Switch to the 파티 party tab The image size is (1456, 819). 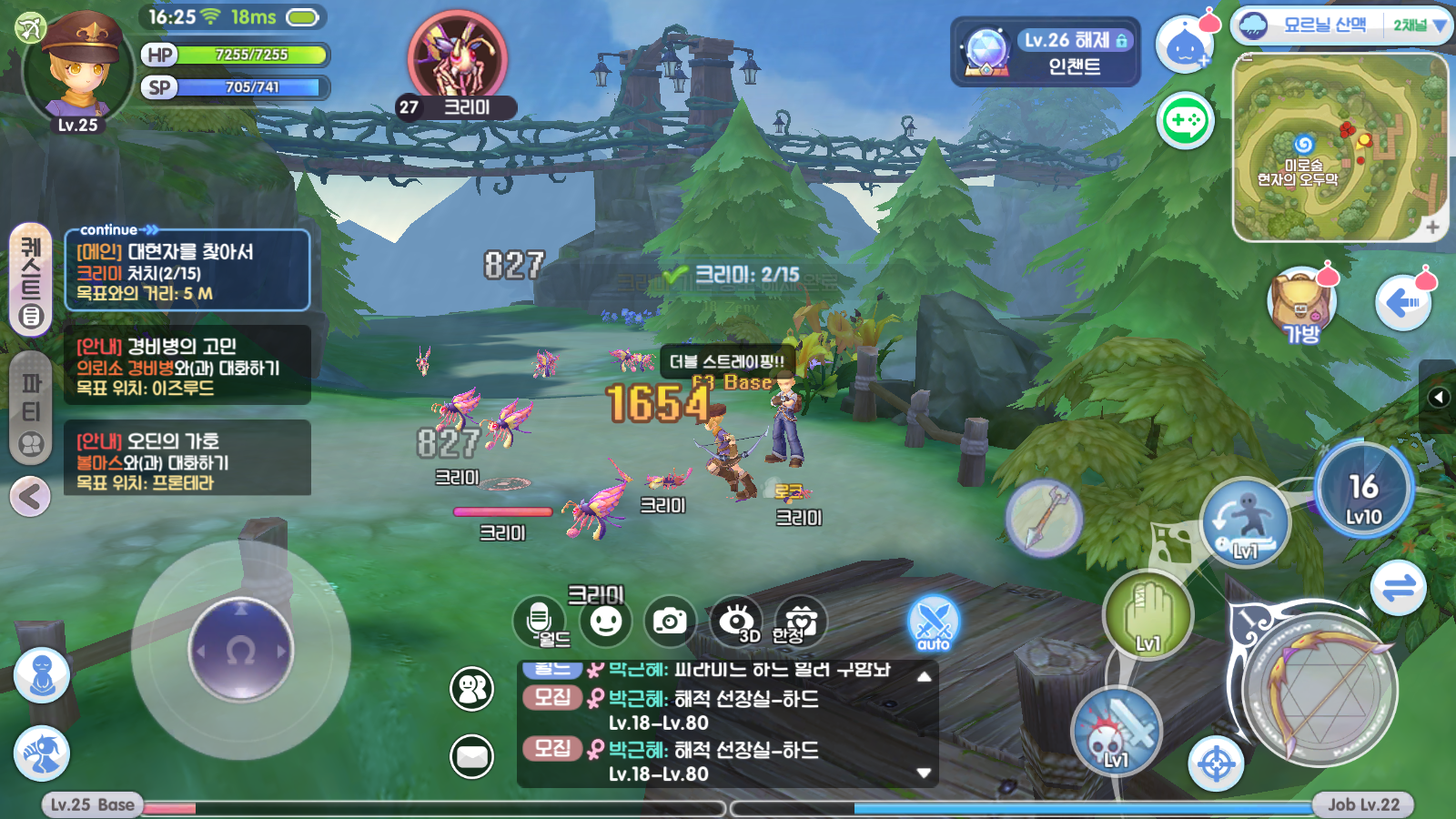pyautogui.click(x=31, y=408)
